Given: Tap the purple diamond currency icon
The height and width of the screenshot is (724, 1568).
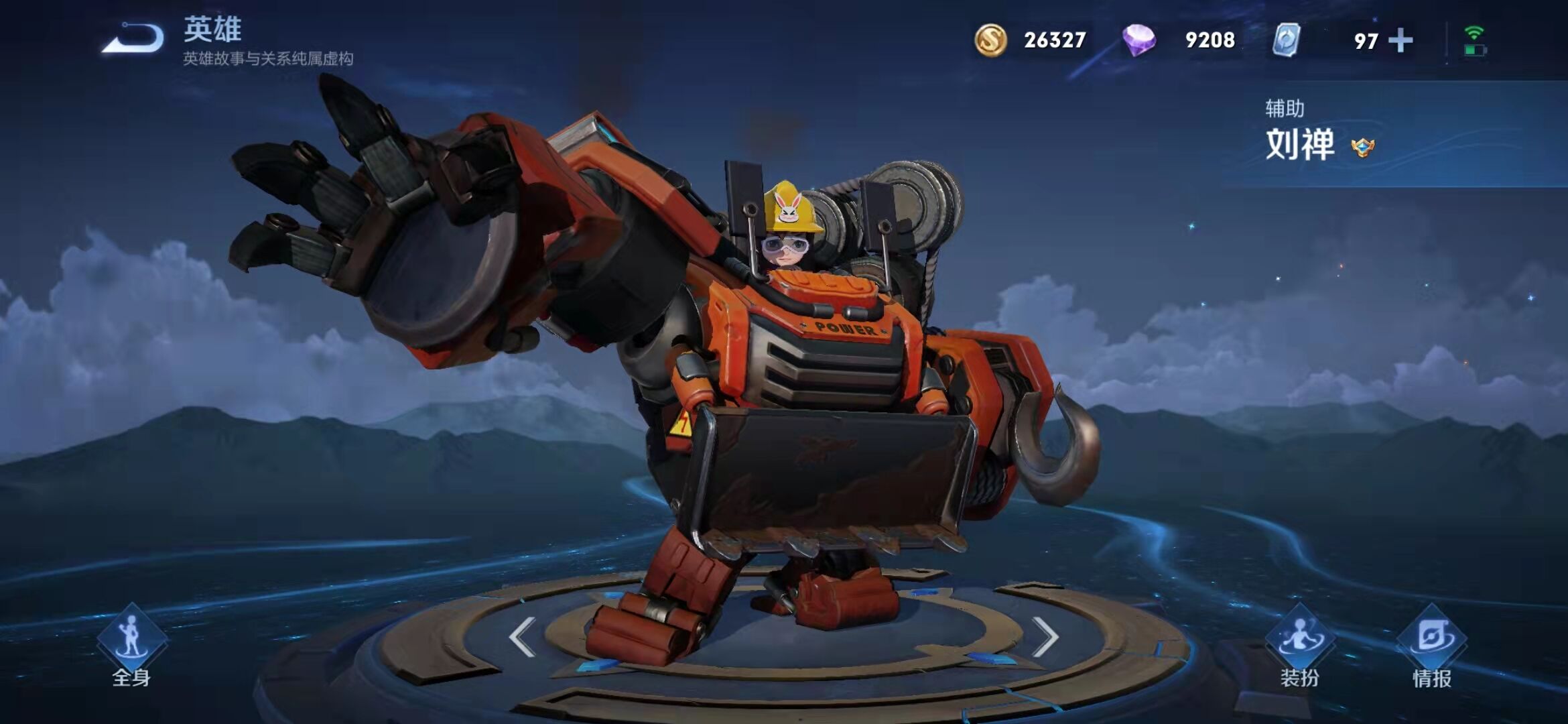Looking at the screenshot, I should point(1138,40).
